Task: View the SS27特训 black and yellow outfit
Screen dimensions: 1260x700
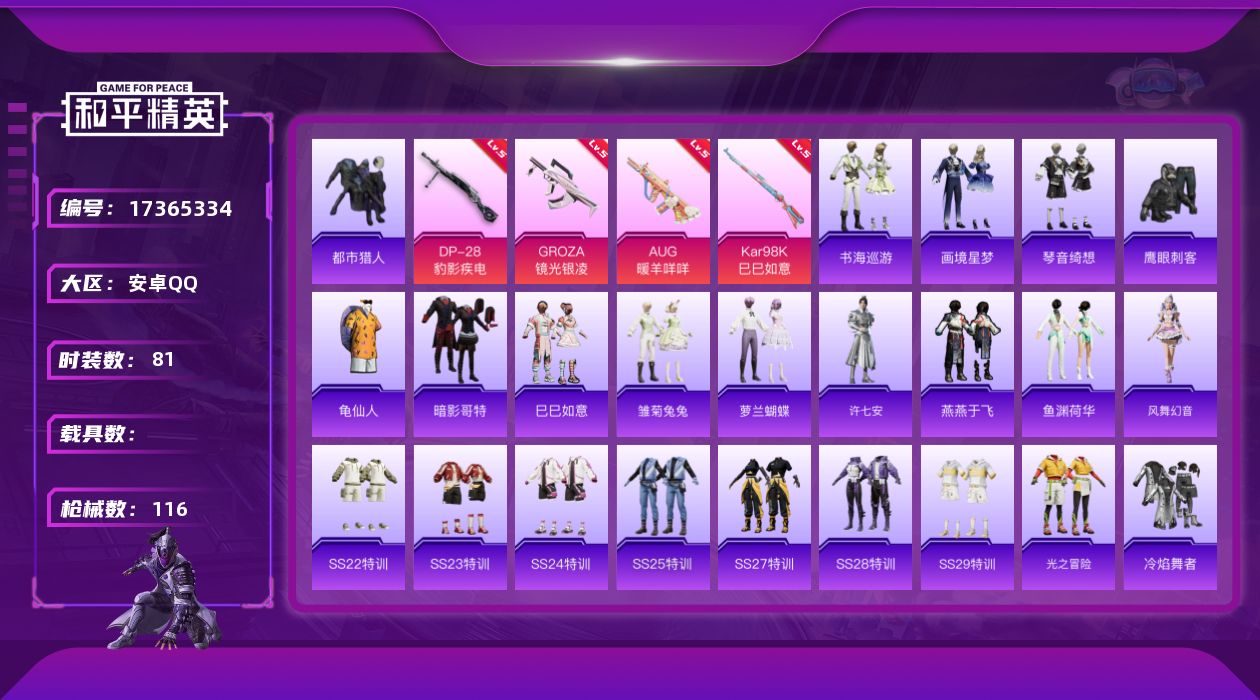Action: click(x=764, y=516)
